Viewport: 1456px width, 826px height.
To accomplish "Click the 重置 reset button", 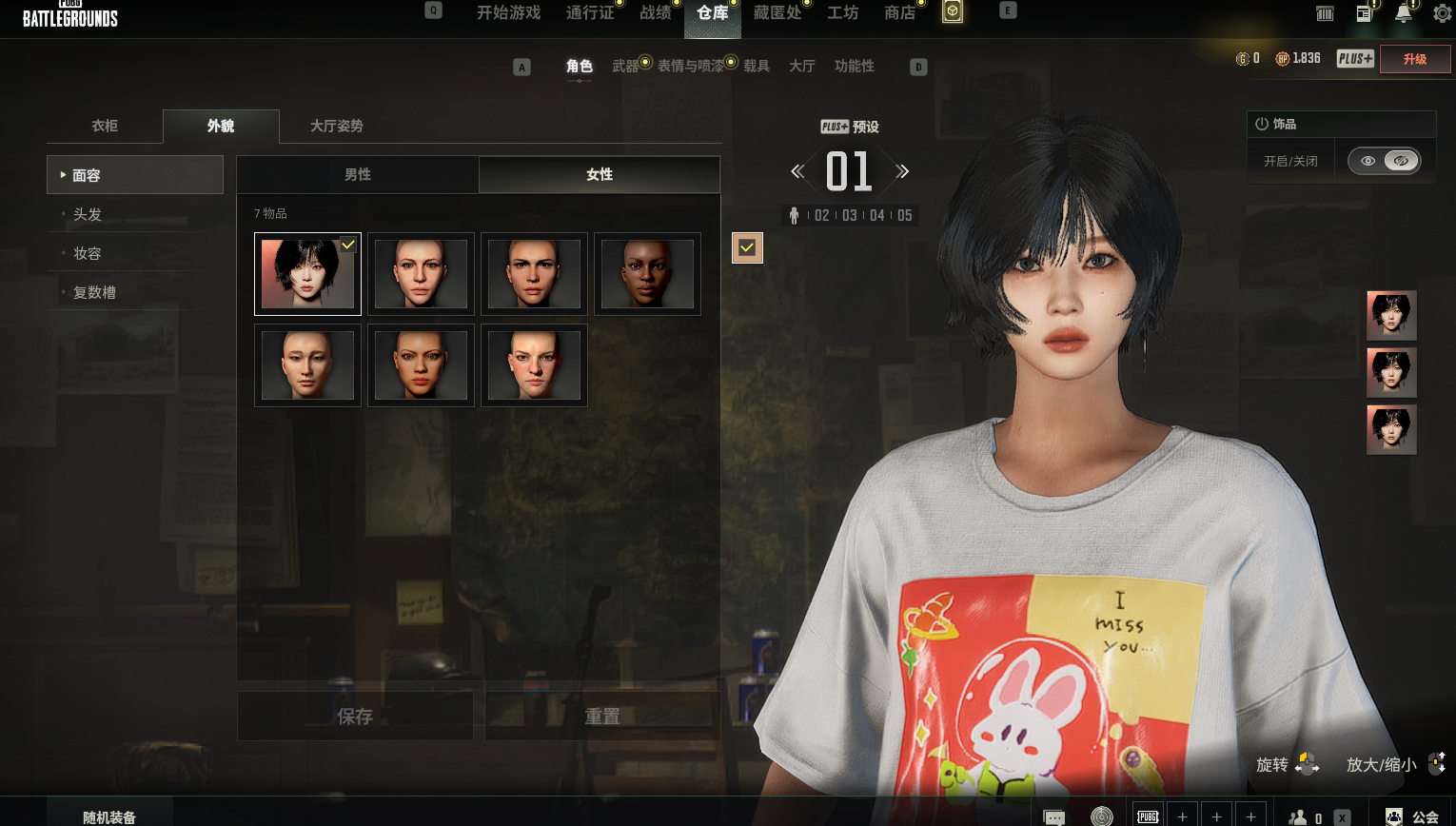I will (x=602, y=717).
